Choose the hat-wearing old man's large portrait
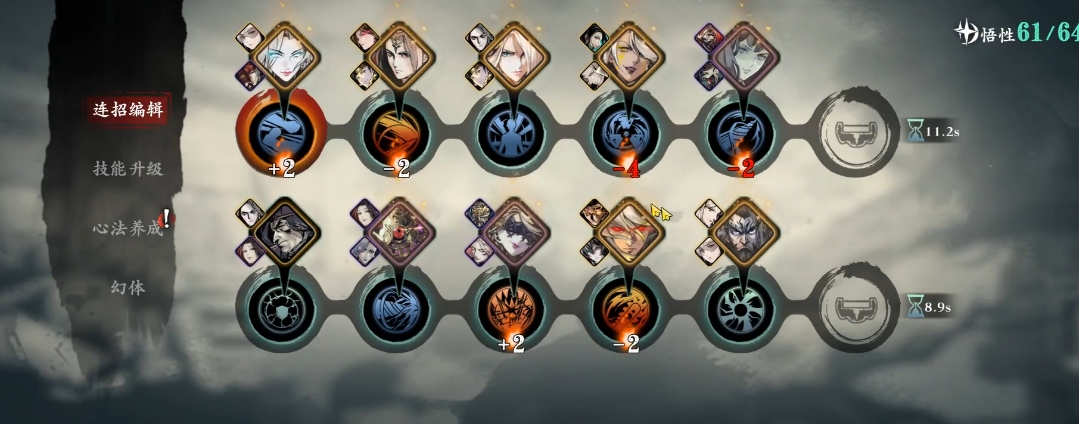This screenshot has width=1079, height=424. pos(283,232)
